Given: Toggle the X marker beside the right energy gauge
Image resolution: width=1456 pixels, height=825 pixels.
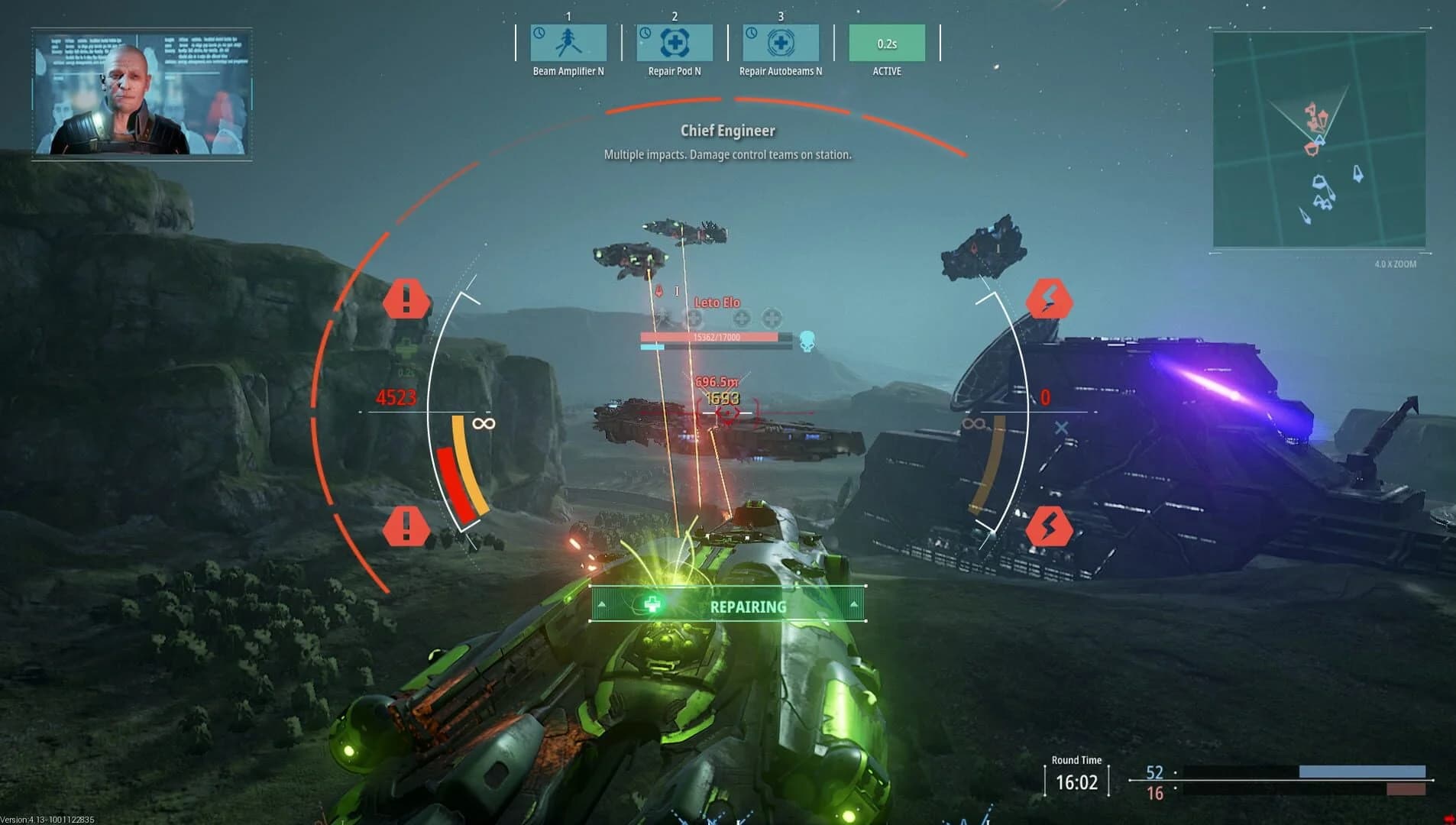Looking at the screenshot, I should pyautogui.click(x=1062, y=429).
